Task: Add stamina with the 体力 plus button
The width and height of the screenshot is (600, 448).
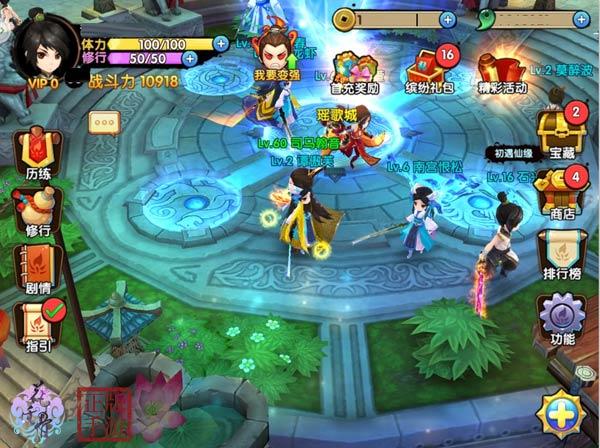Action: pyautogui.click(x=221, y=43)
